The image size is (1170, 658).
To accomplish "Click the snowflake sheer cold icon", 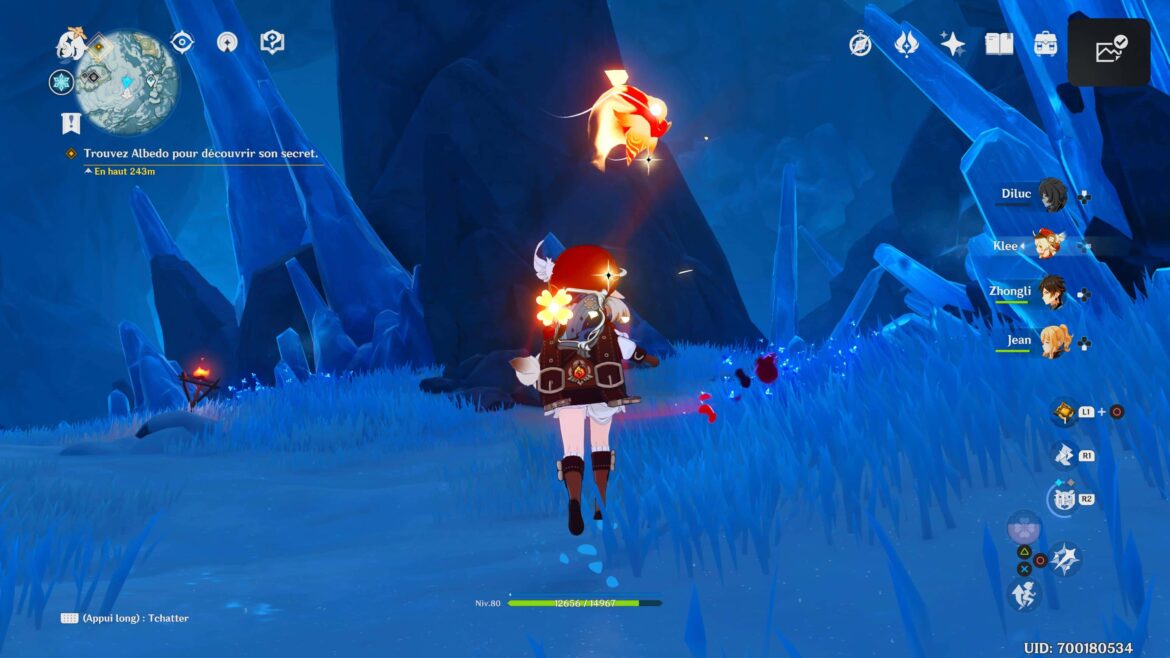I will (61, 83).
